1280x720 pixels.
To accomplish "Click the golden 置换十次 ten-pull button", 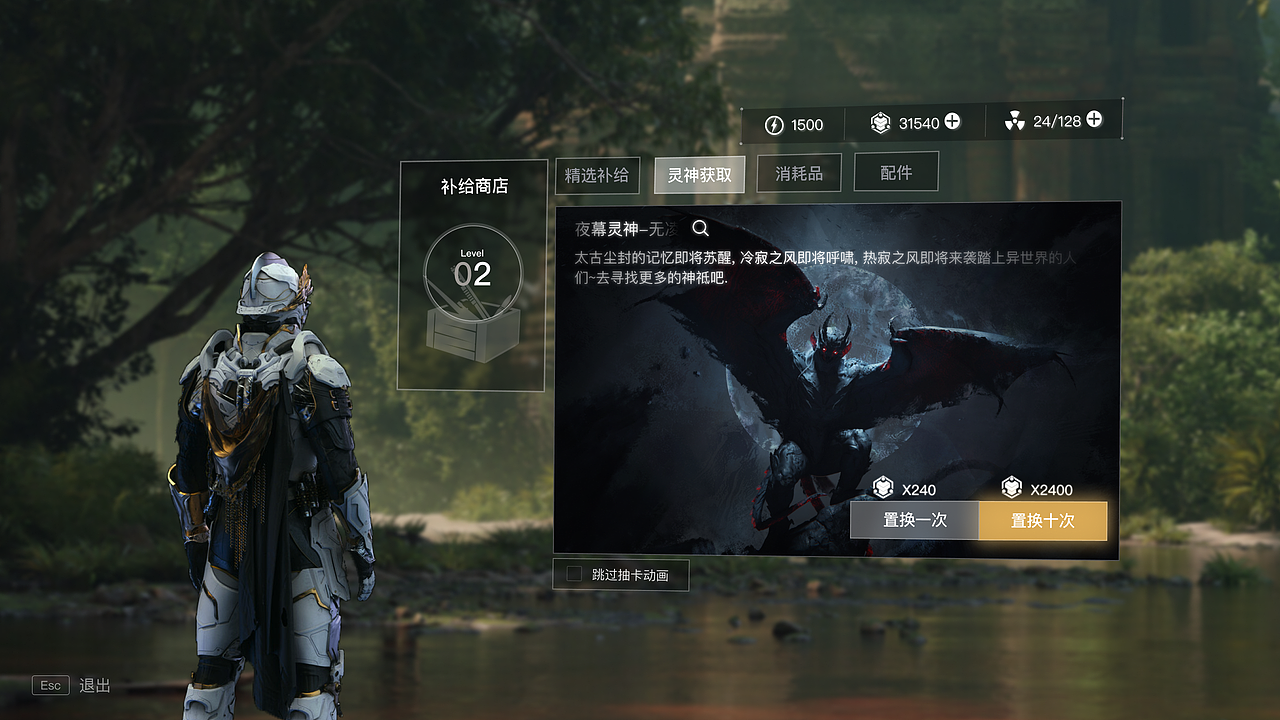I will [x=1043, y=520].
